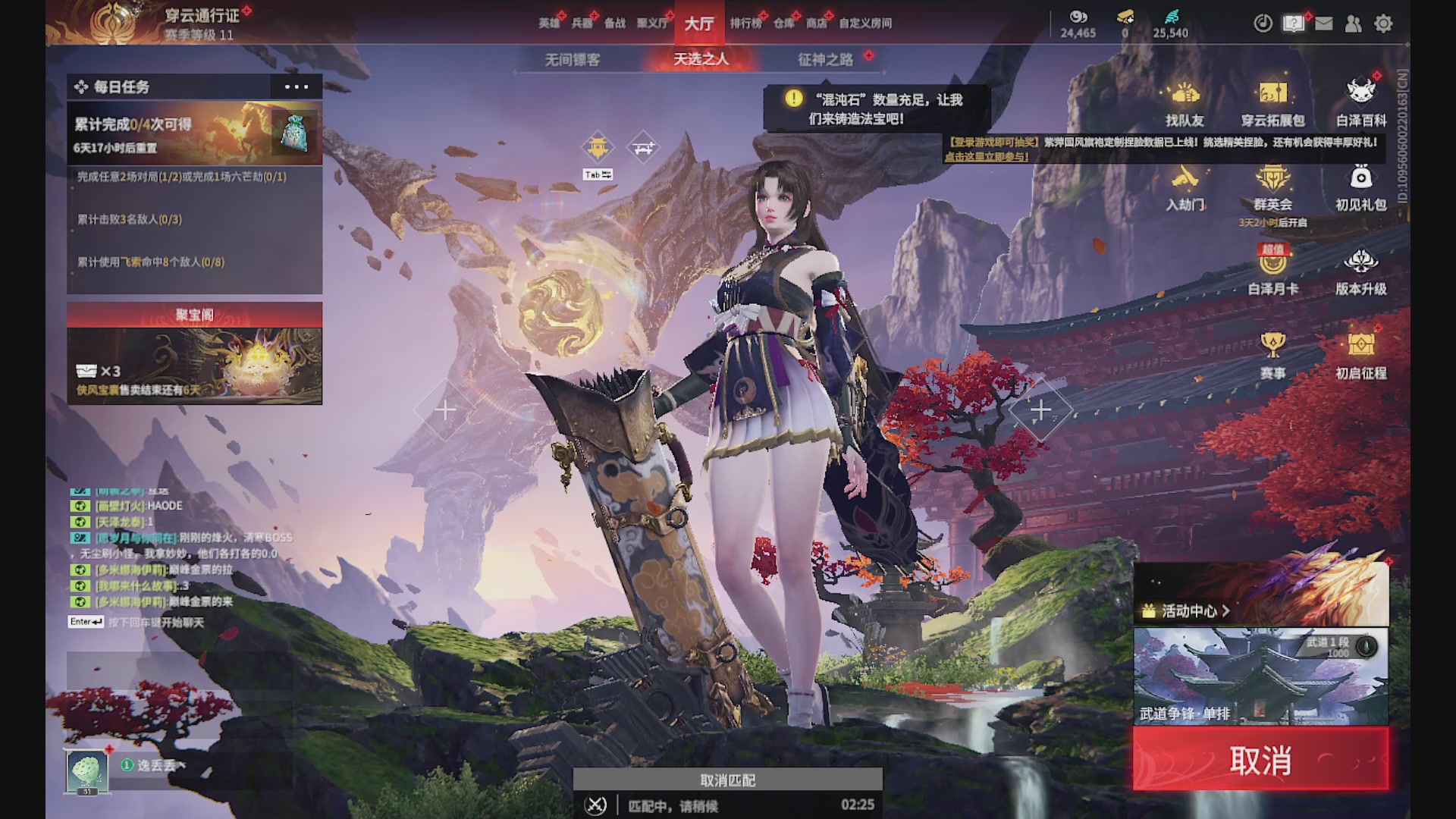Expand daily task options via the ellipsis
1456x819 pixels.
(x=297, y=87)
